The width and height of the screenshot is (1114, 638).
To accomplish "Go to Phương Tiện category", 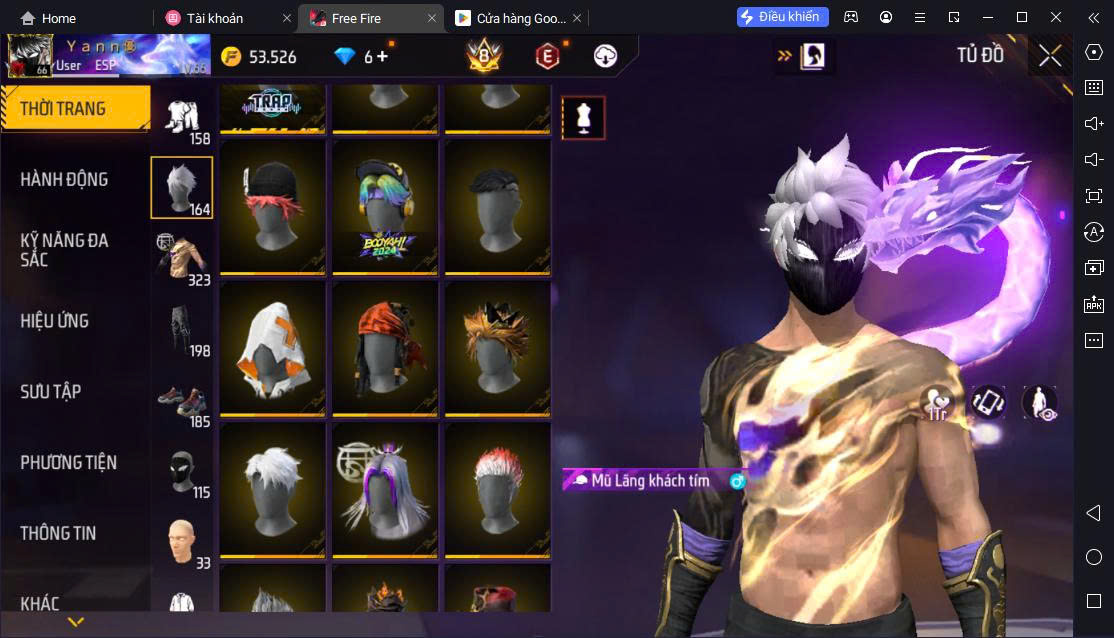I will [x=68, y=463].
